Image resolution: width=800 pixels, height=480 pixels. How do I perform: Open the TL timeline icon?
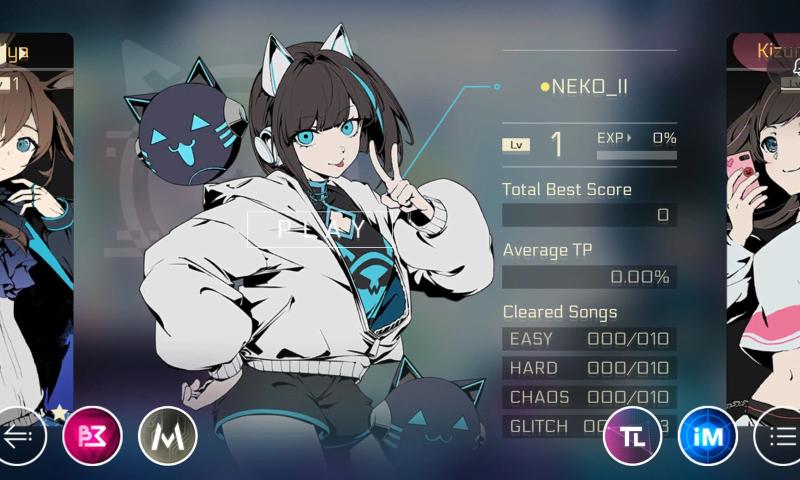coord(632,436)
